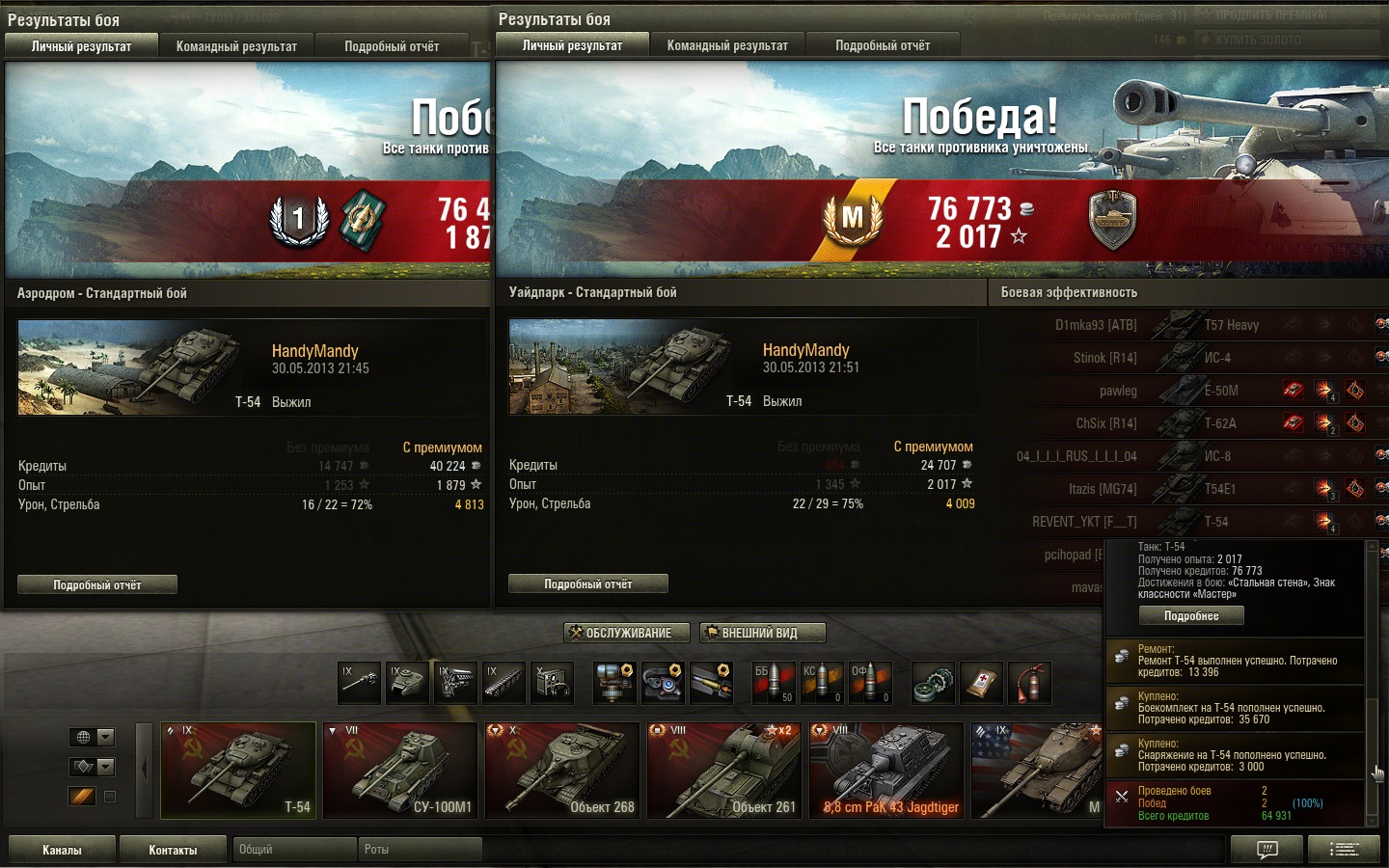Pick the Объект 261 artillery tank
Image resolution: width=1389 pixels, height=868 pixels.
pos(724,771)
